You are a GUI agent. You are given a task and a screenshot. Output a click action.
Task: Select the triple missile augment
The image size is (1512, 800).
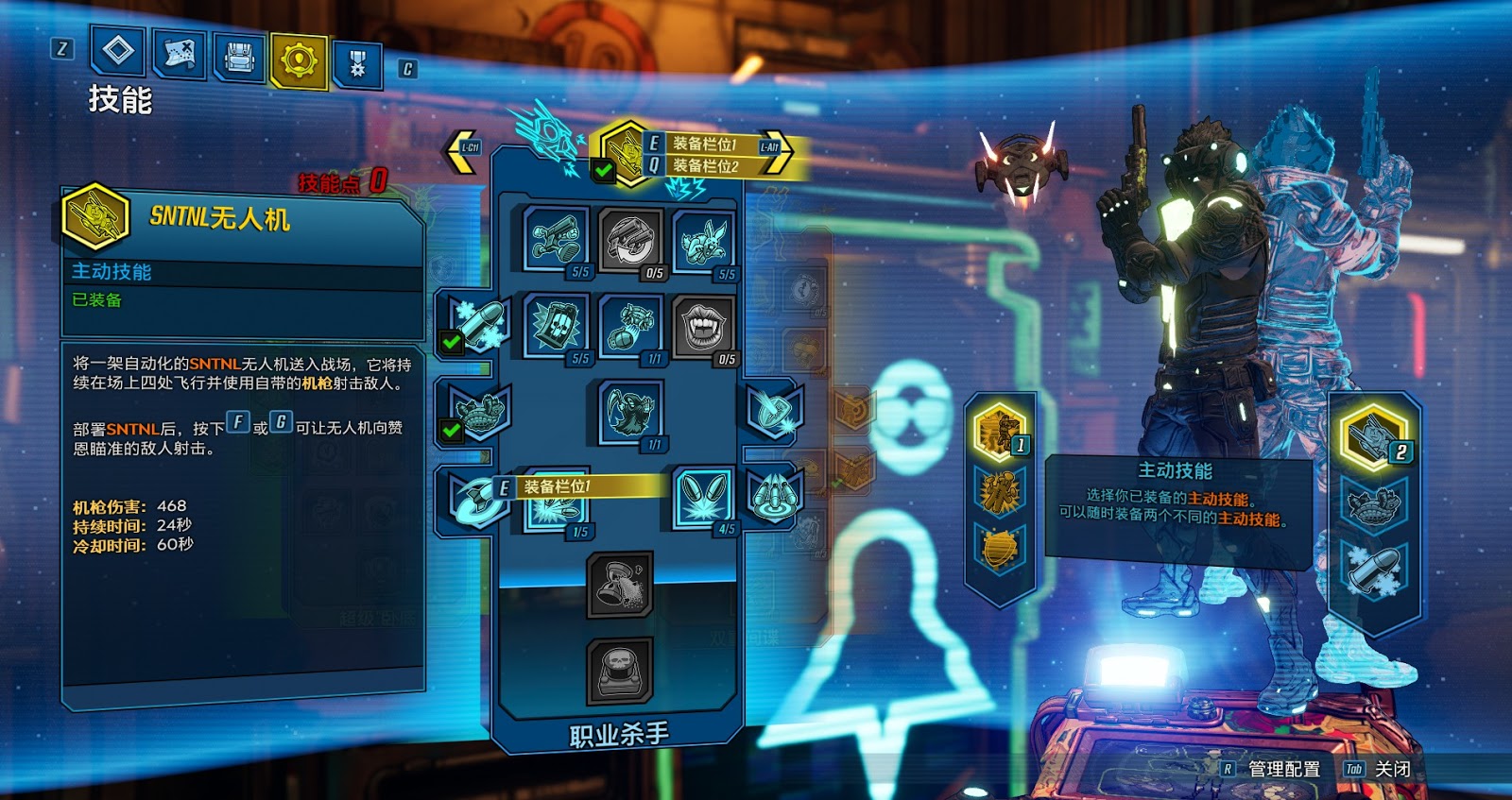pos(775,496)
